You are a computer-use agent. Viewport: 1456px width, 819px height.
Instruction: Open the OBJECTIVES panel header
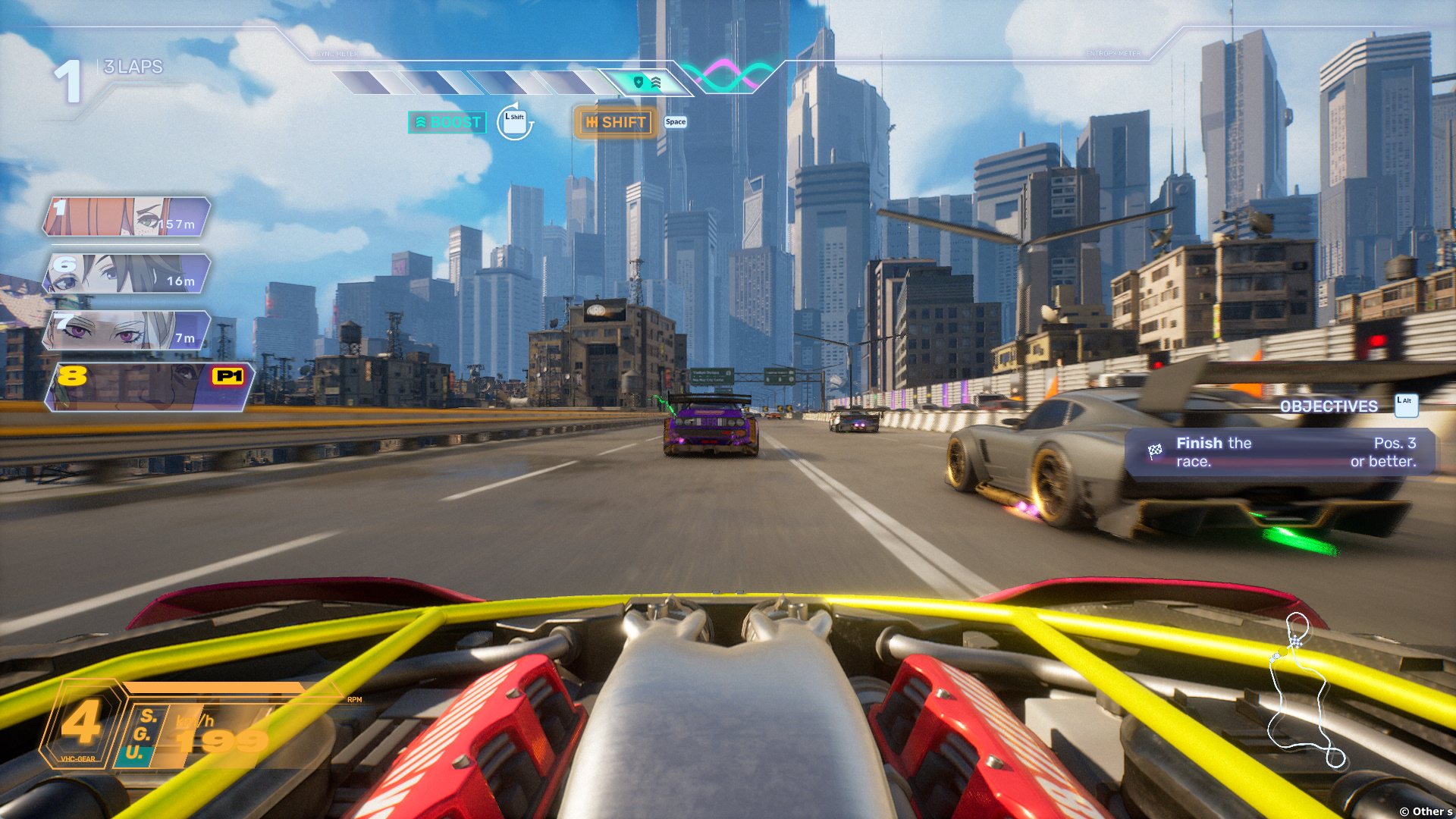click(x=1329, y=406)
